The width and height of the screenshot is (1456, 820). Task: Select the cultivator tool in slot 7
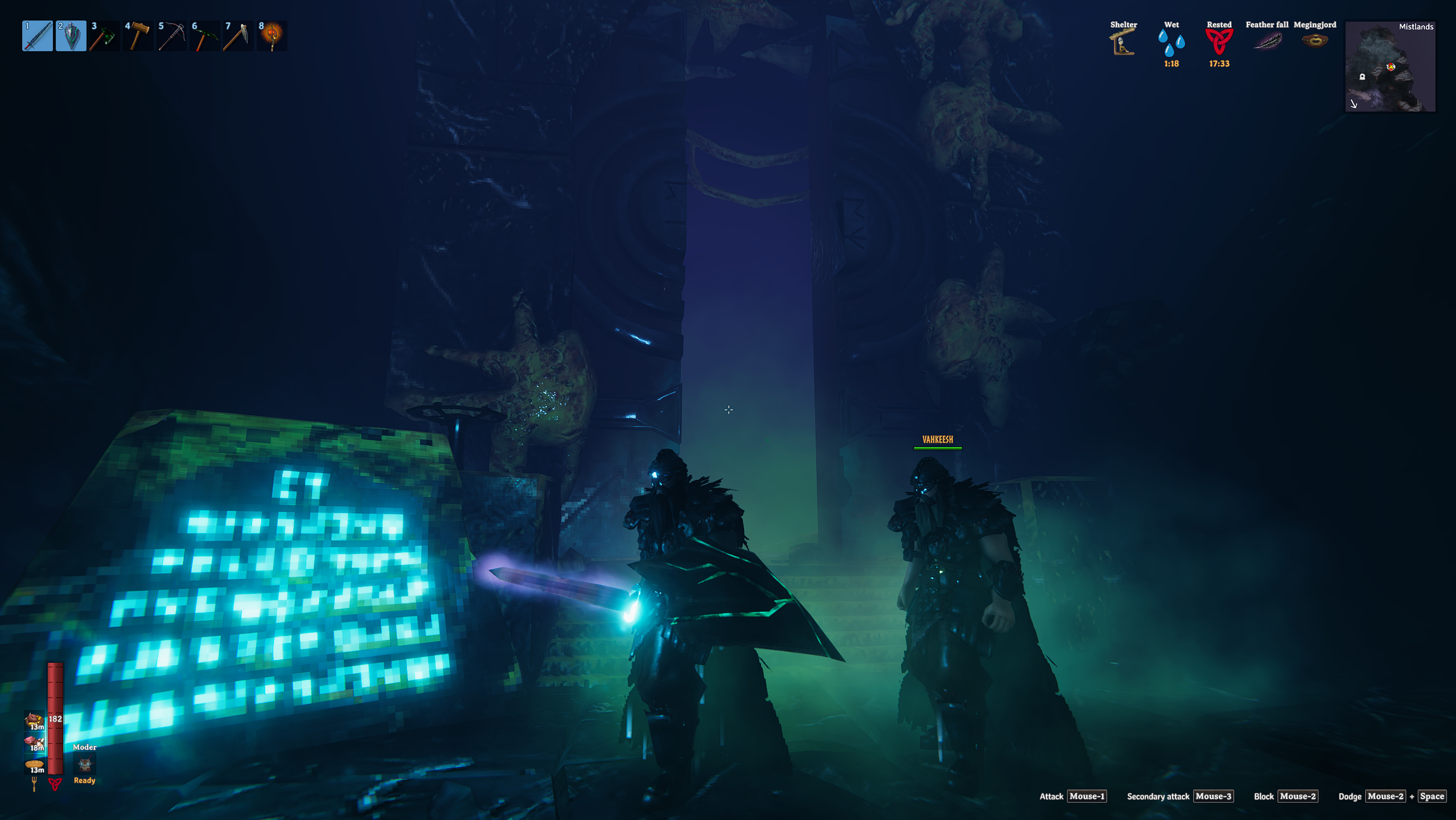pyautogui.click(x=238, y=36)
